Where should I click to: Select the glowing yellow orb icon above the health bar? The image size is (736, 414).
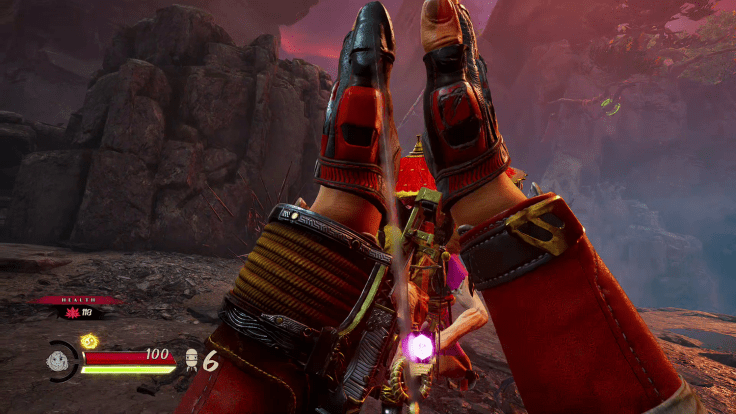tap(86, 342)
